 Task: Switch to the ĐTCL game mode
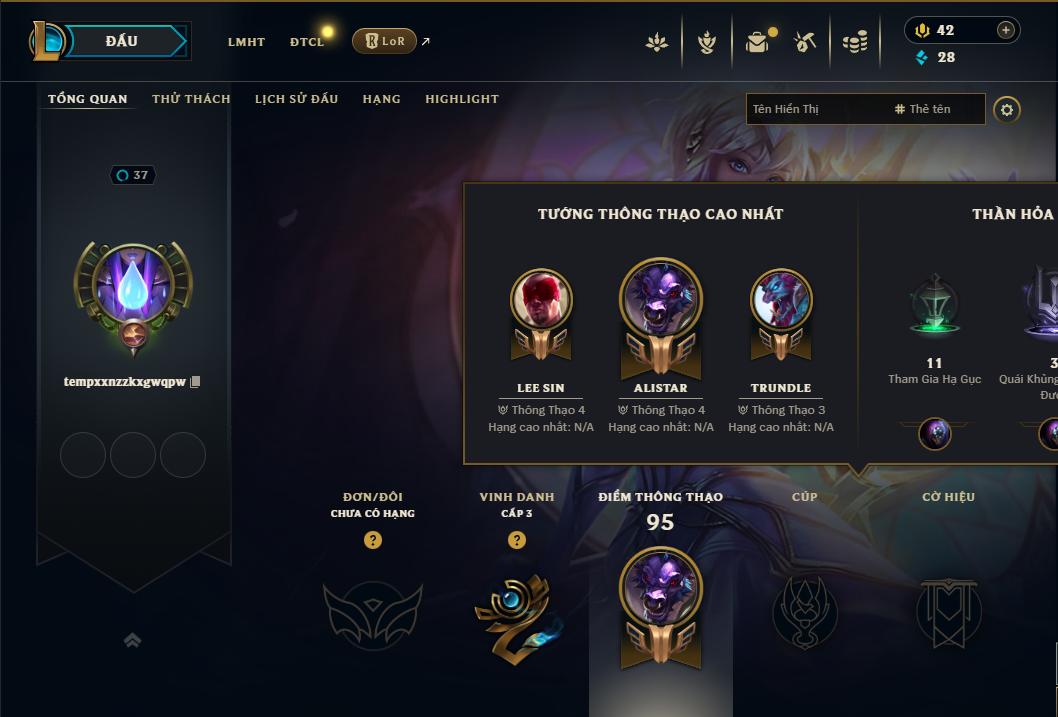click(307, 42)
